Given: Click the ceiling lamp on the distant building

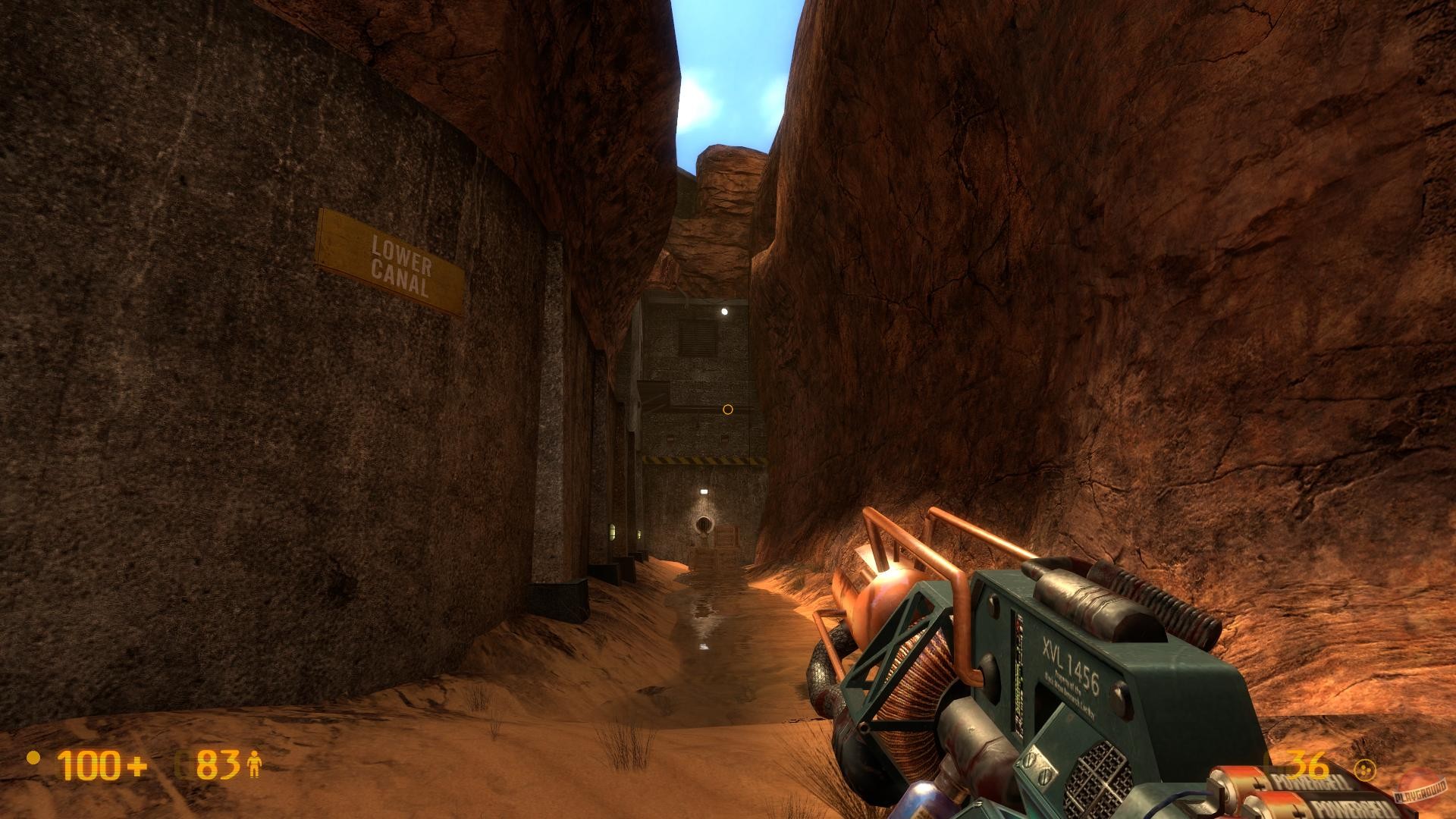Looking at the screenshot, I should pos(726,311).
